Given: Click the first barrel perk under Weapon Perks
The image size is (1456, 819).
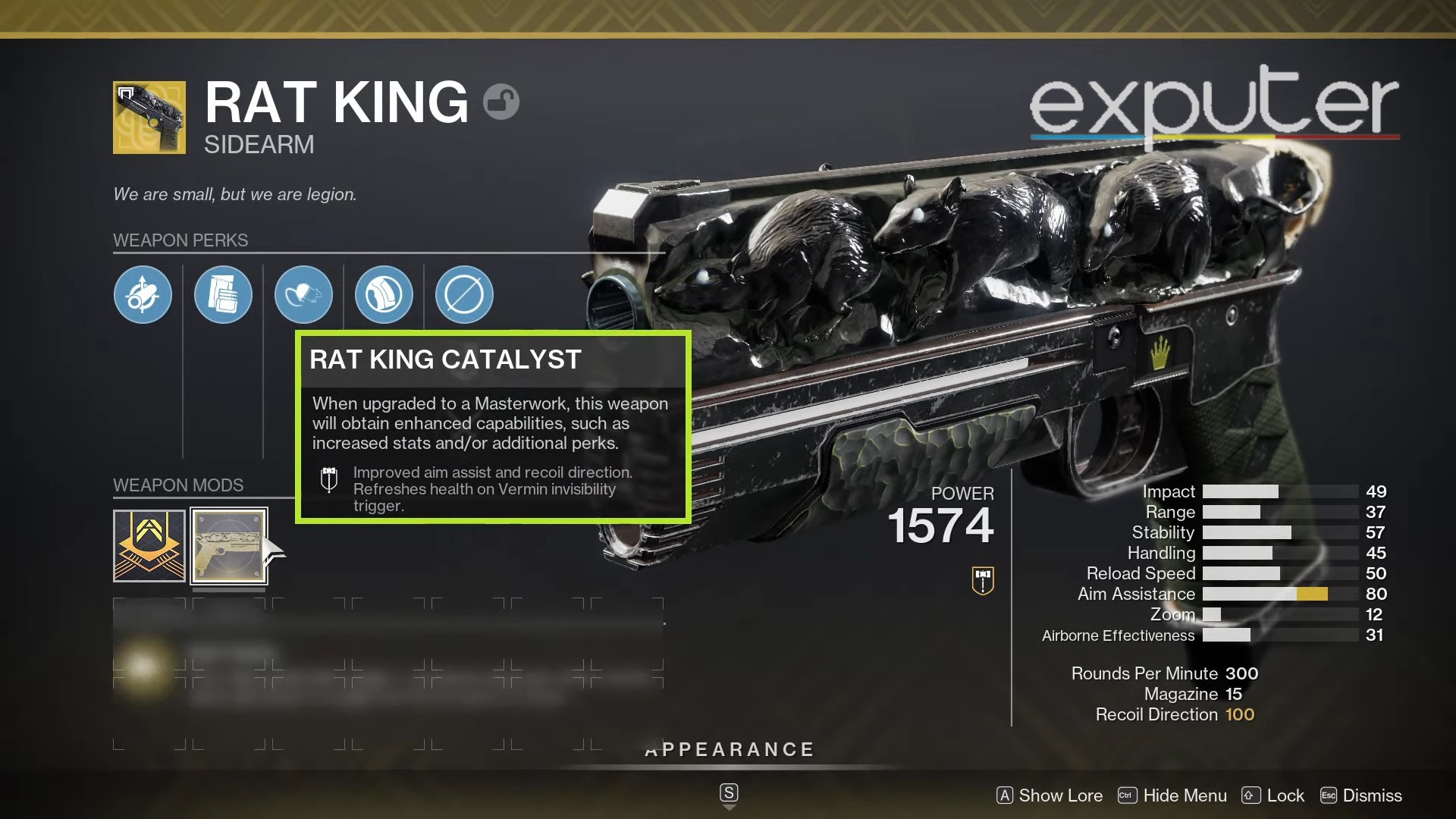Looking at the screenshot, I should click(x=143, y=294).
